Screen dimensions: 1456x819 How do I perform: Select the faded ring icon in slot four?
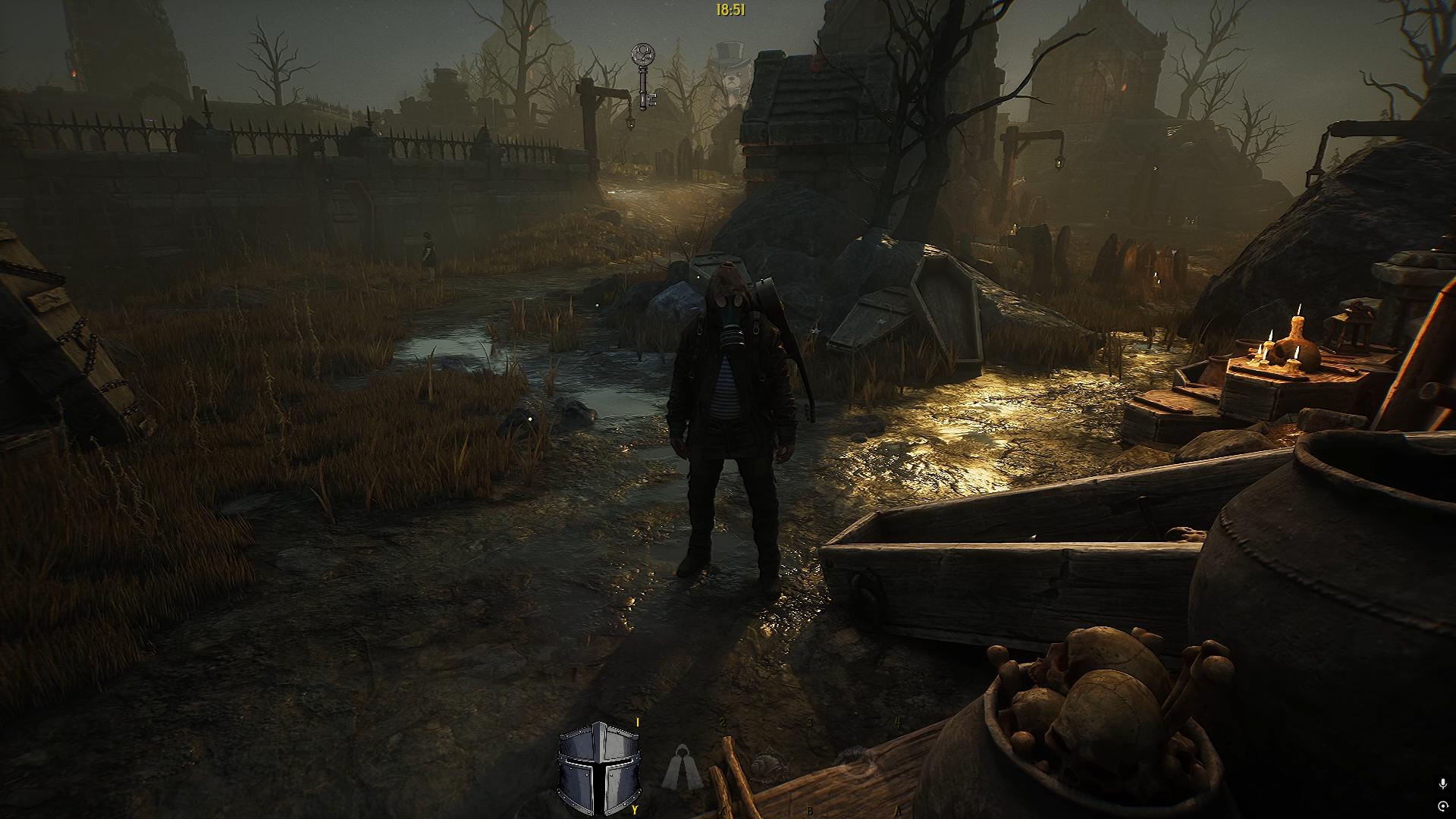(x=858, y=762)
